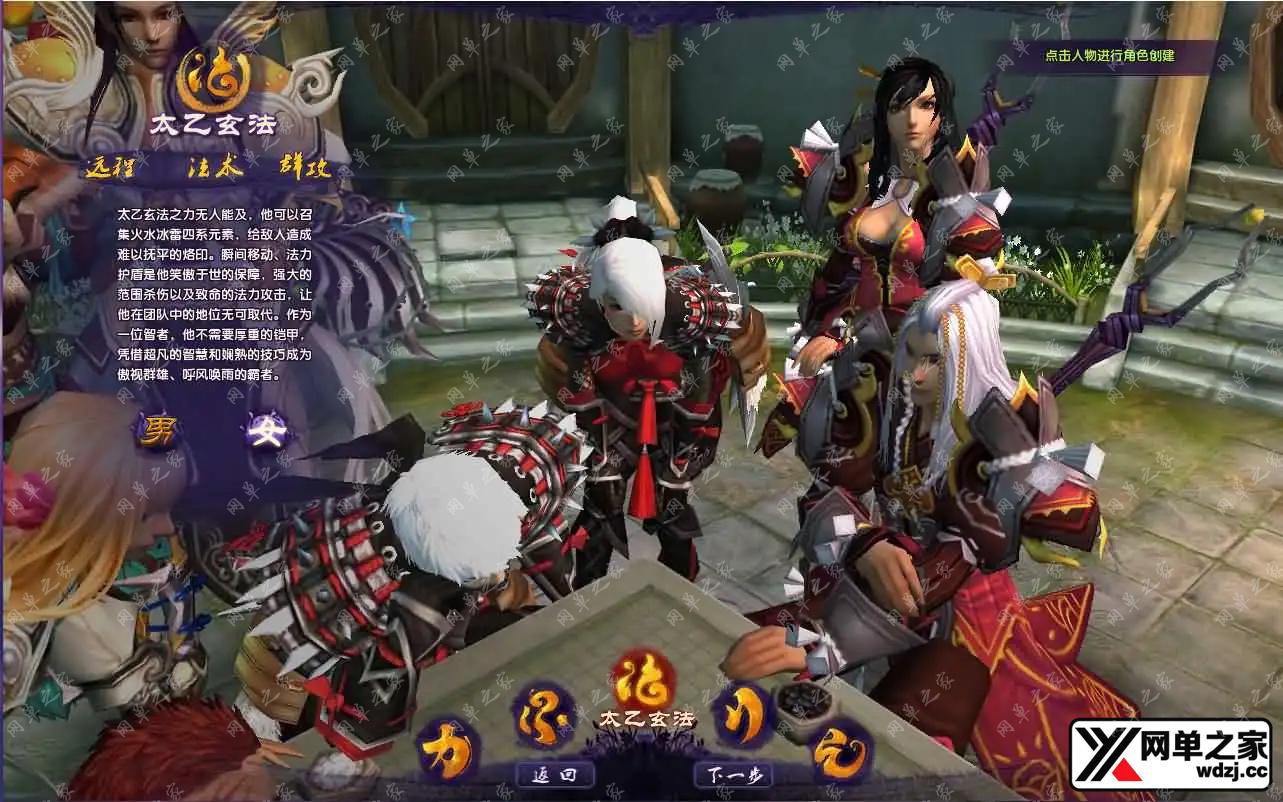Choose the 女 female gender option
Screen dimensions: 1283x802
[270, 432]
